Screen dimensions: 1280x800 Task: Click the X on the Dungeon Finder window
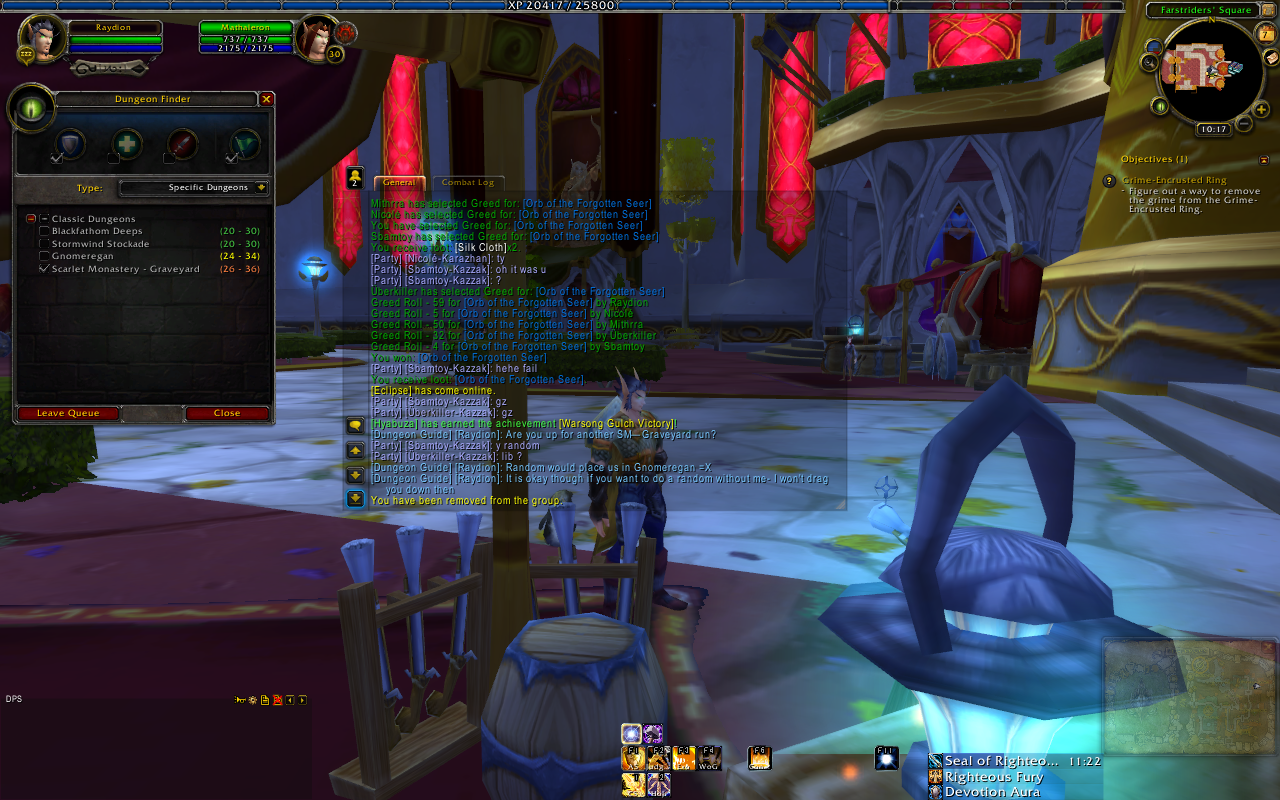click(x=266, y=99)
